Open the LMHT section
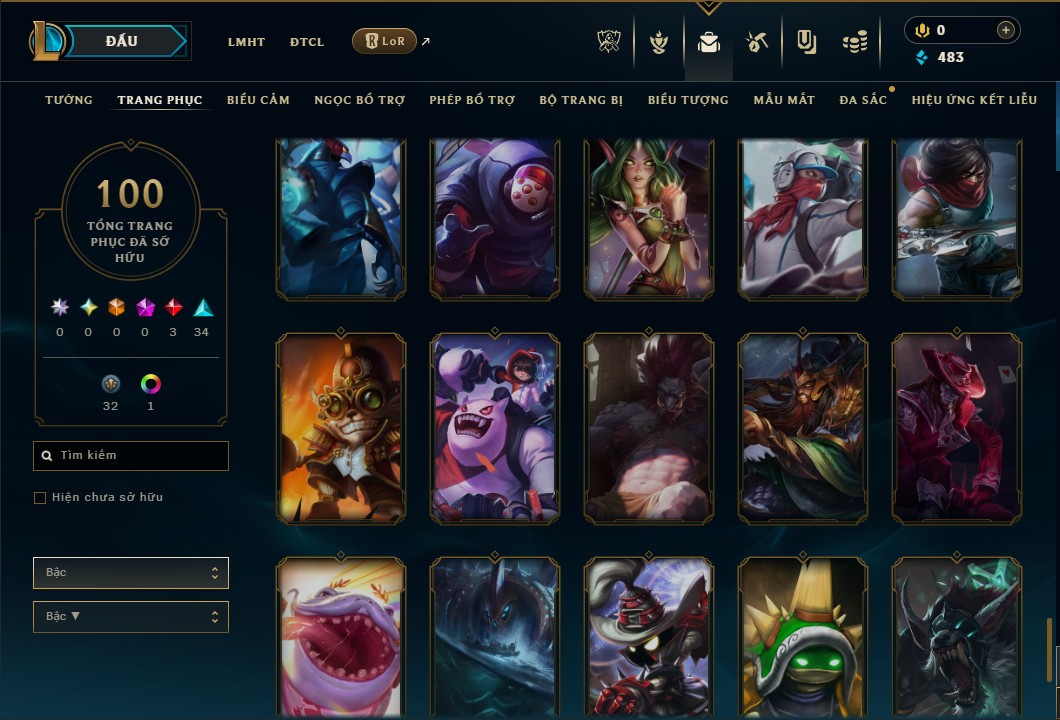1060x720 pixels. [x=246, y=42]
